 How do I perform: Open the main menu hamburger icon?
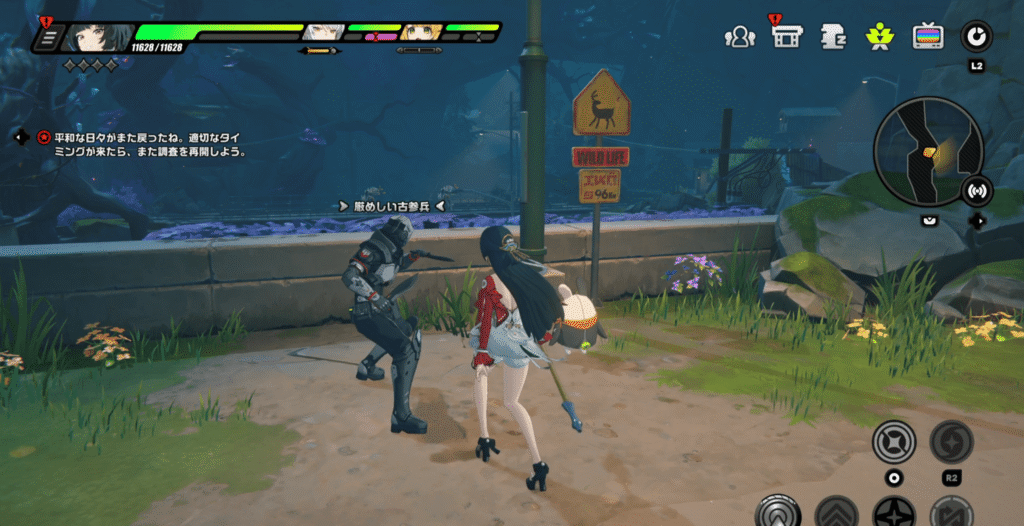(47, 38)
